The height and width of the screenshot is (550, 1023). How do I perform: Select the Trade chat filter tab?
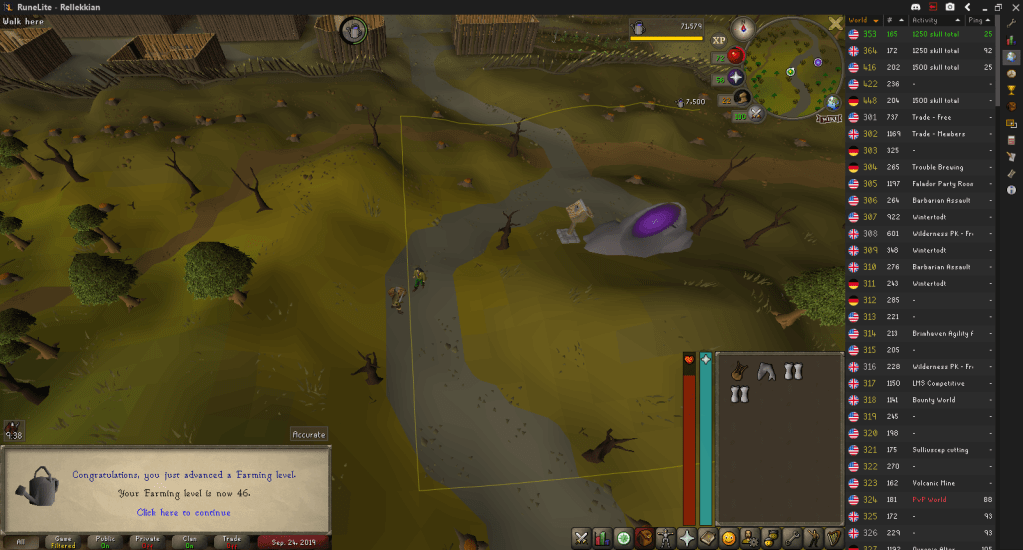(x=232, y=542)
